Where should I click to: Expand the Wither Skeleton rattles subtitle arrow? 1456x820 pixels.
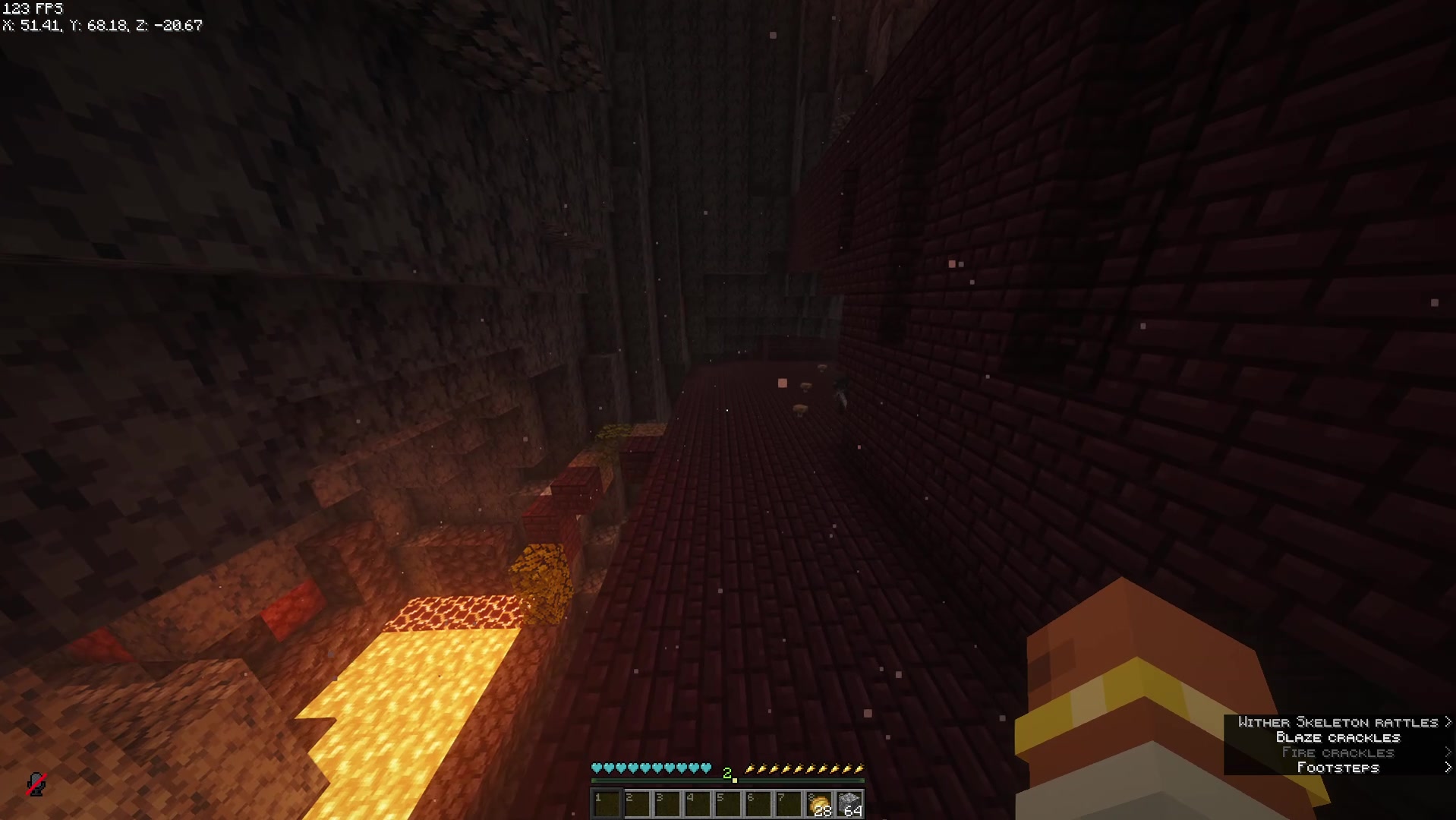click(1447, 721)
